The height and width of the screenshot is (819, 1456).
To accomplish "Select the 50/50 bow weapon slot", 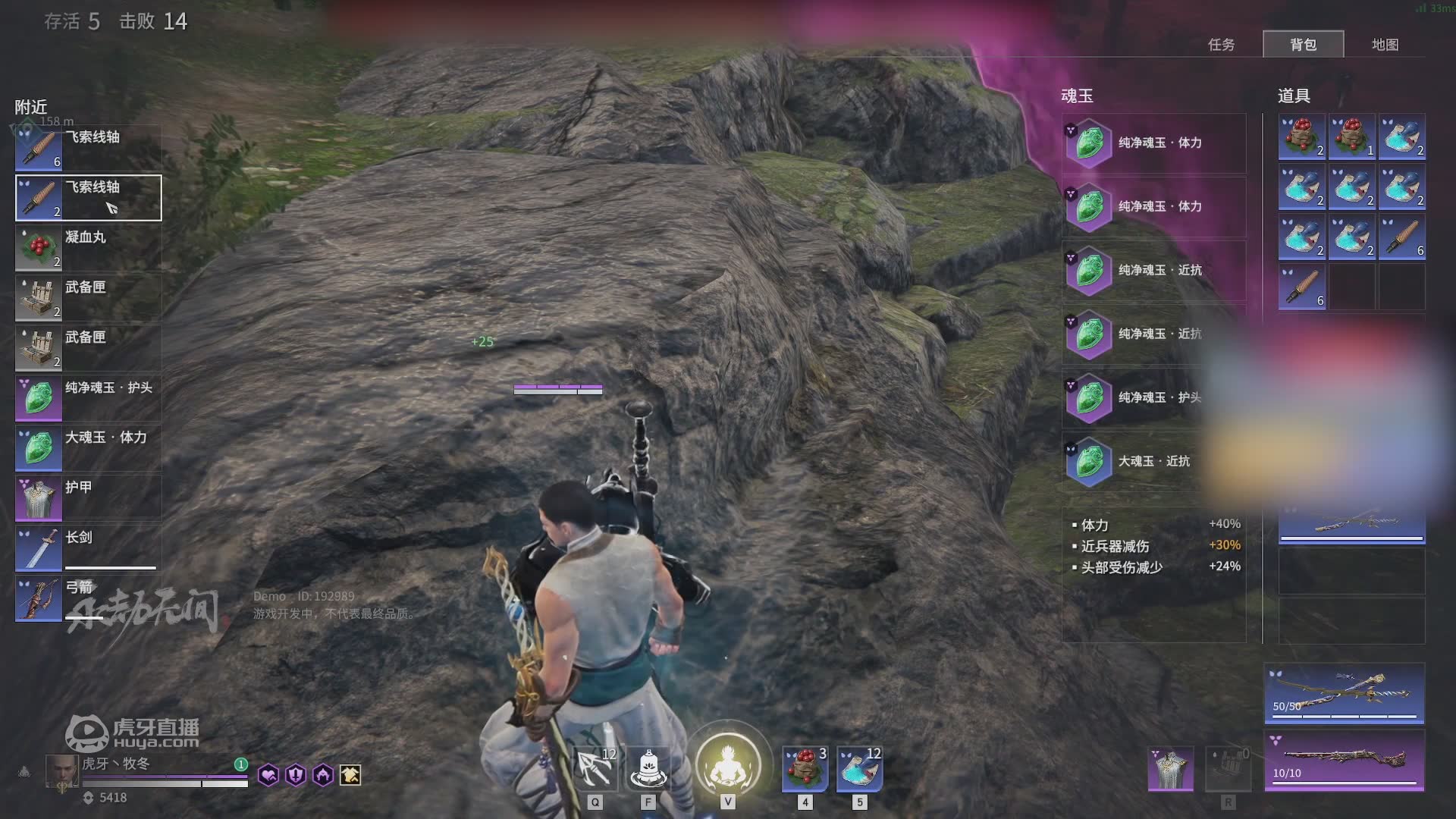I will (1344, 693).
